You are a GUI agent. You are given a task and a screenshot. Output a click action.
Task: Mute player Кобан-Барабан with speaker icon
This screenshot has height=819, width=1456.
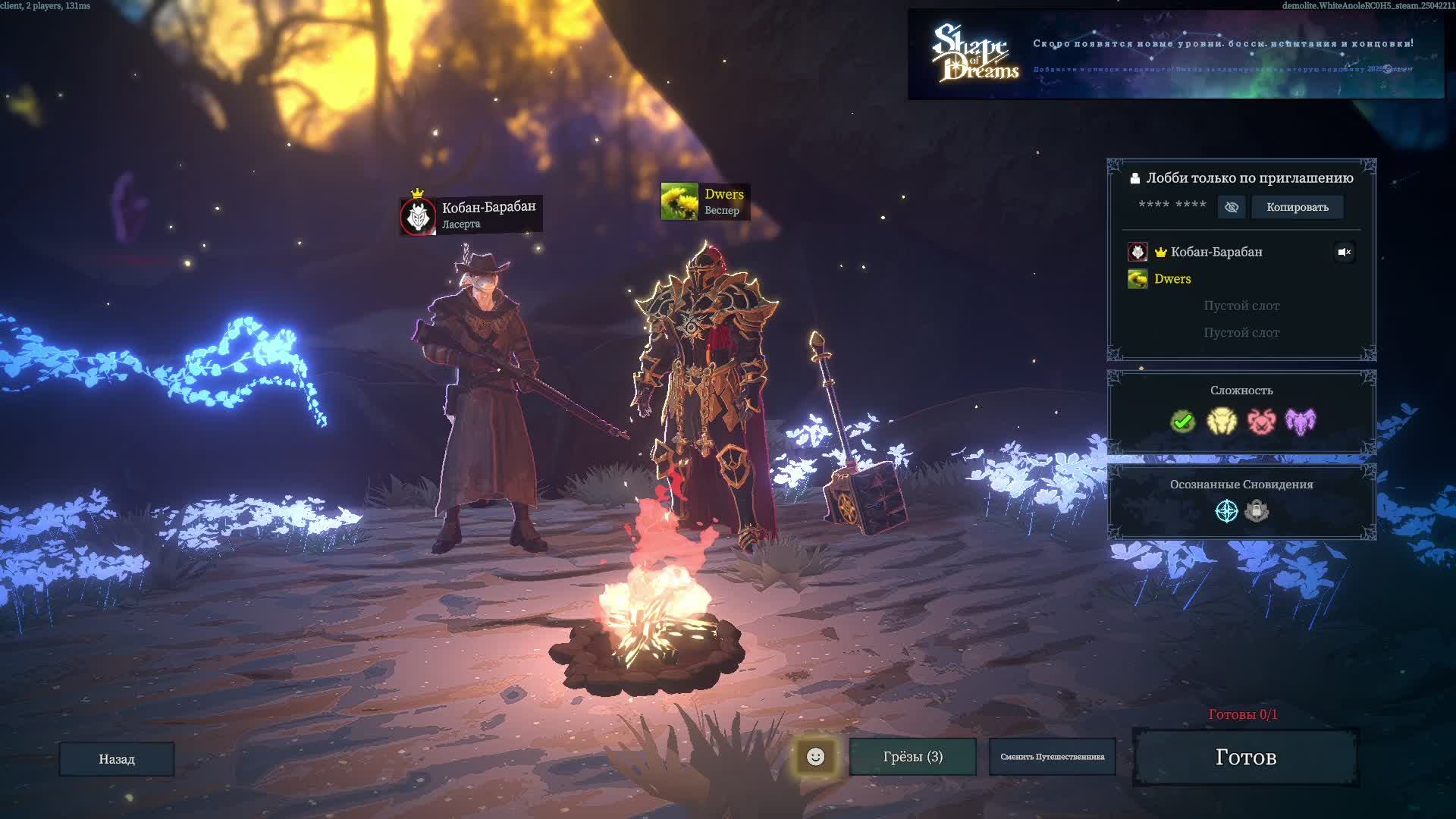(1344, 252)
